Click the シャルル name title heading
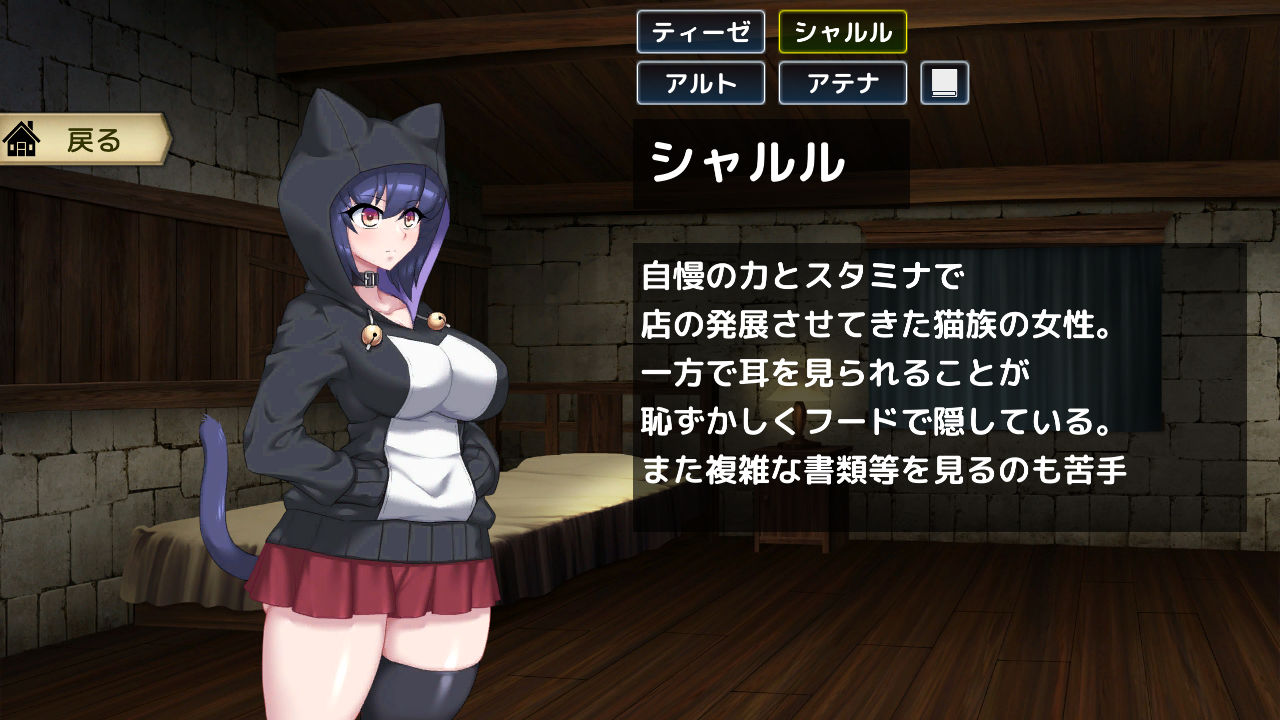This screenshot has height=720, width=1280. [x=745, y=160]
